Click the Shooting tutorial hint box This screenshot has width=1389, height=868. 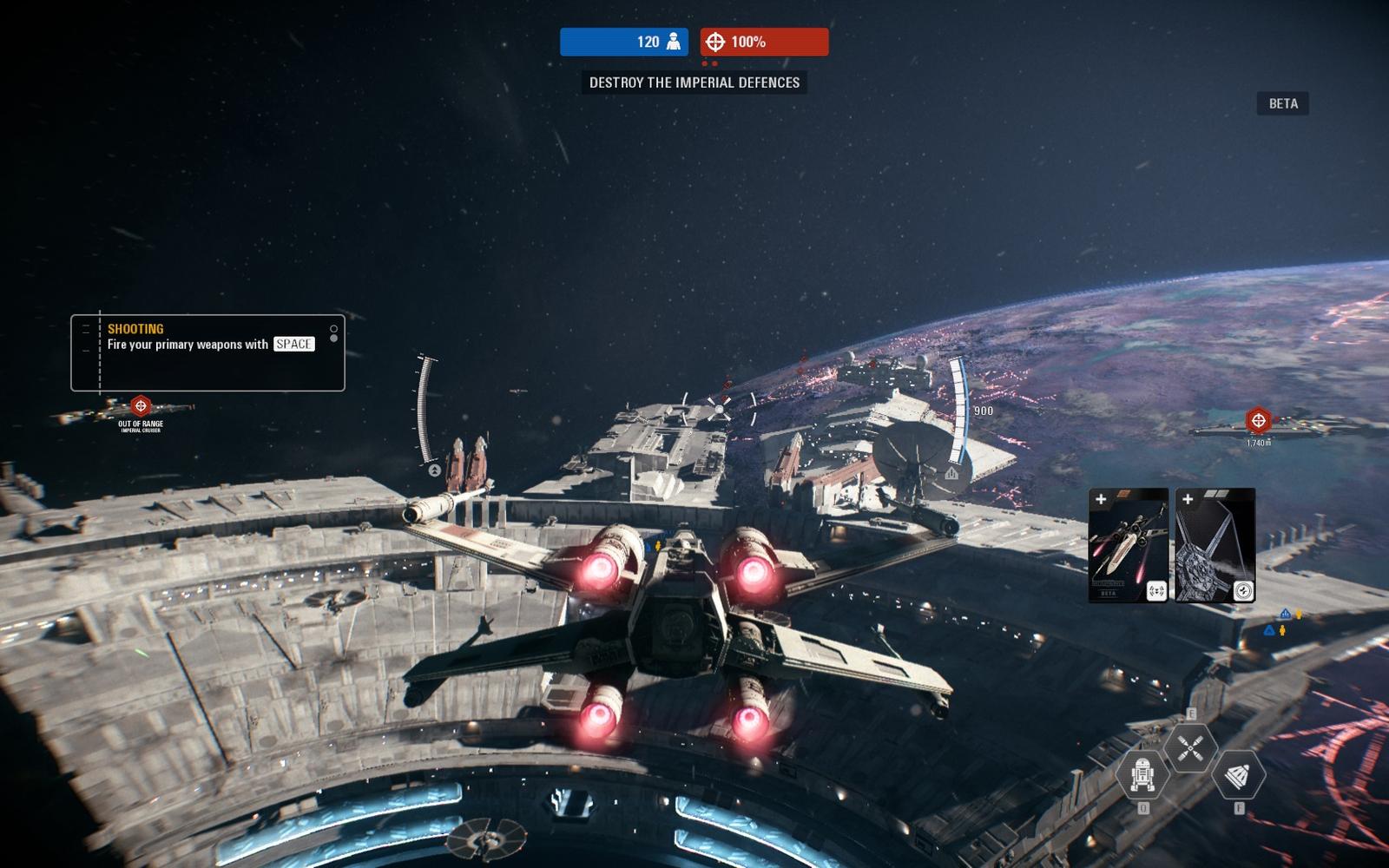pyautogui.click(x=207, y=352)
